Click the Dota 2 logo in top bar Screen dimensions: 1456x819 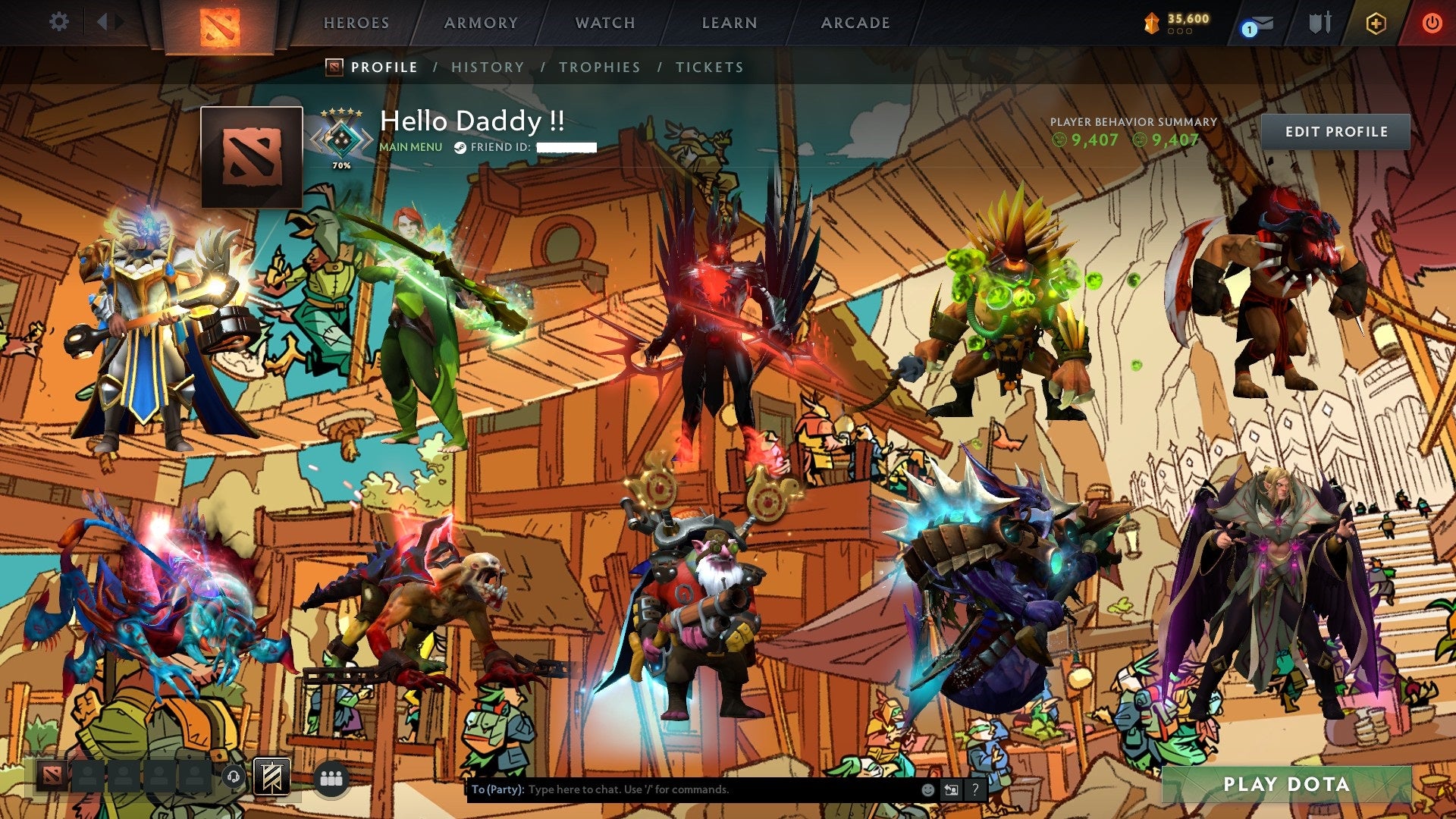click(218, 25)
